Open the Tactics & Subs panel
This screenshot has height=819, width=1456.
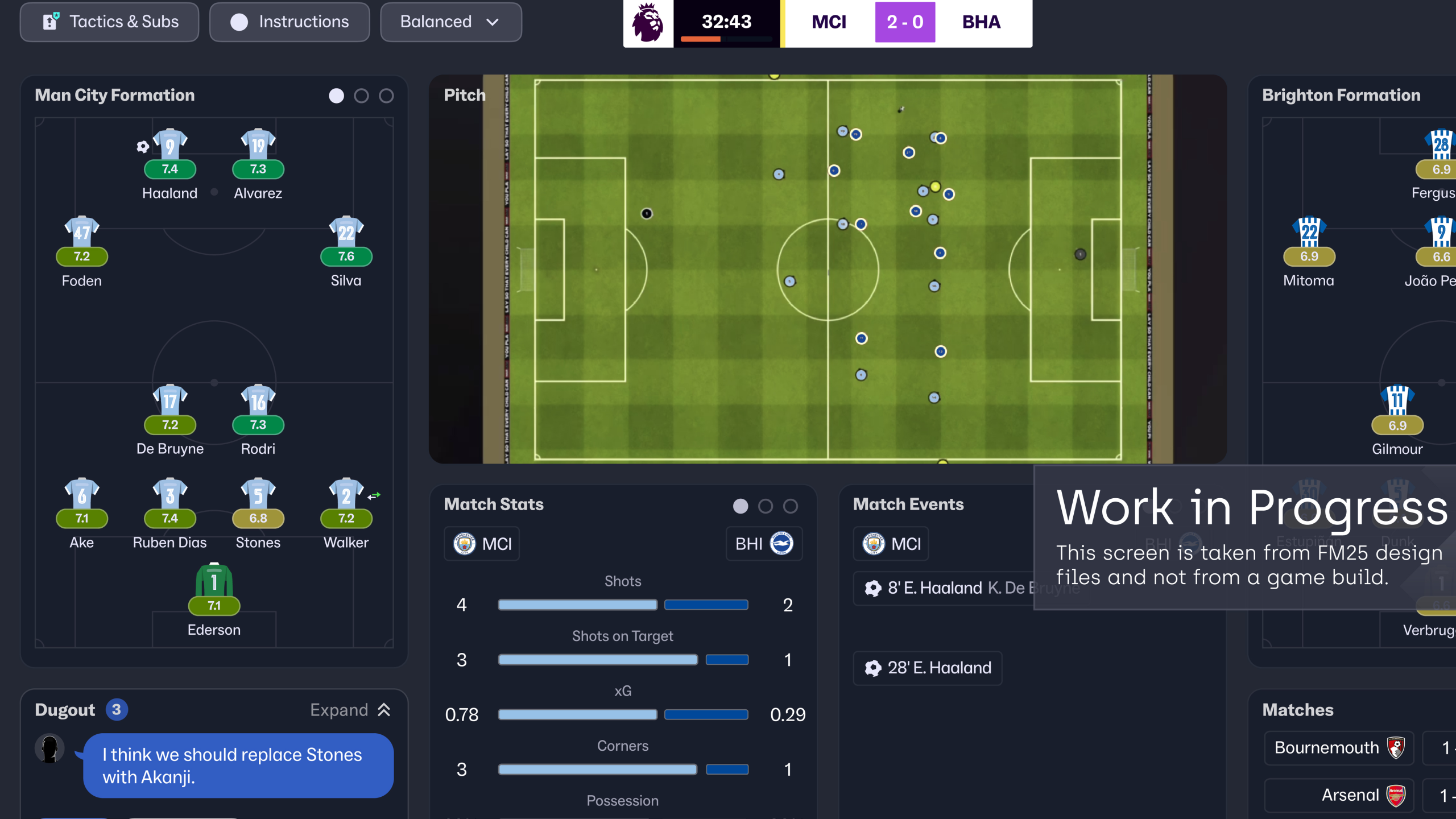(110, 22)
